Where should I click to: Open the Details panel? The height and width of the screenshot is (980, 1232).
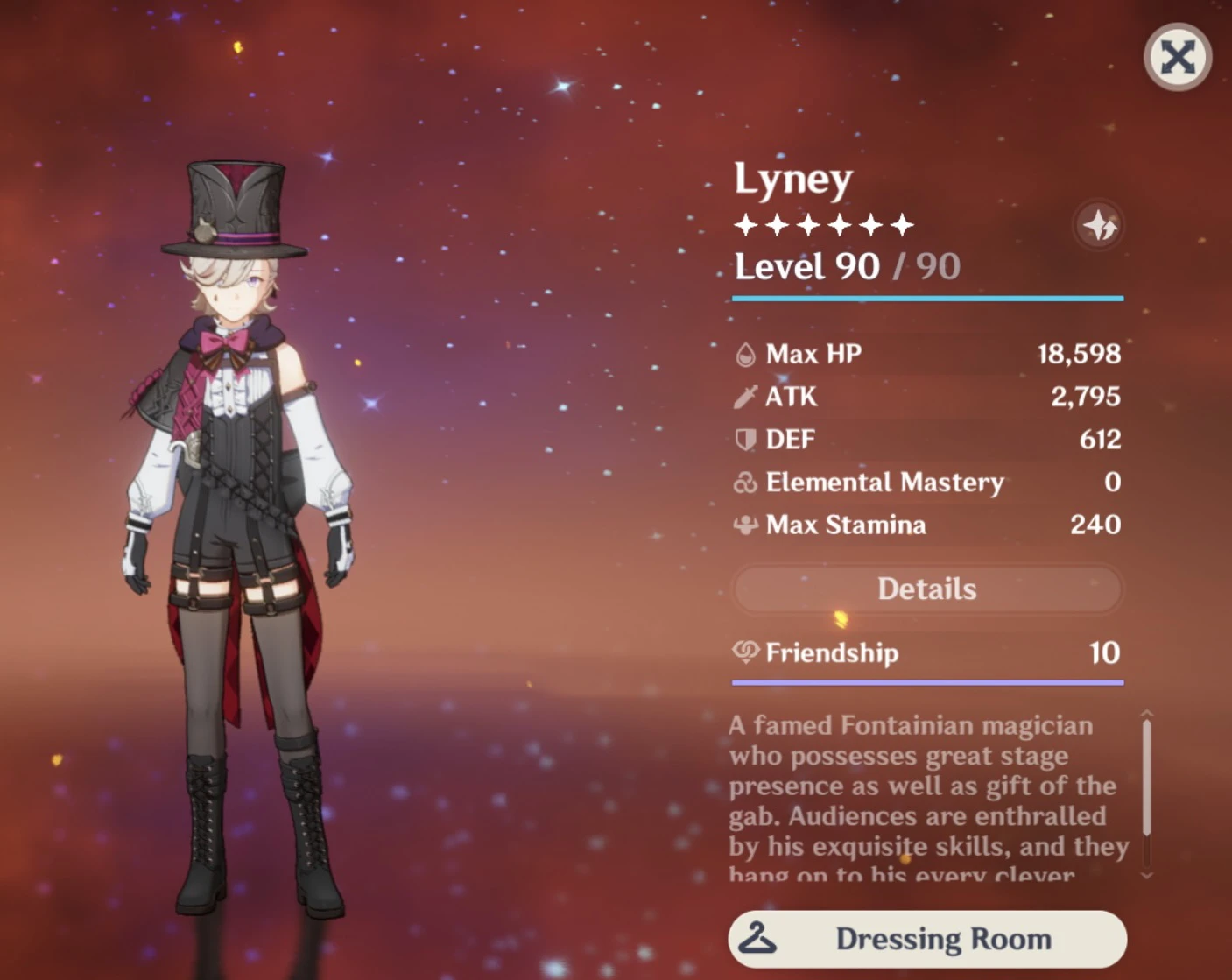[926, 589]
